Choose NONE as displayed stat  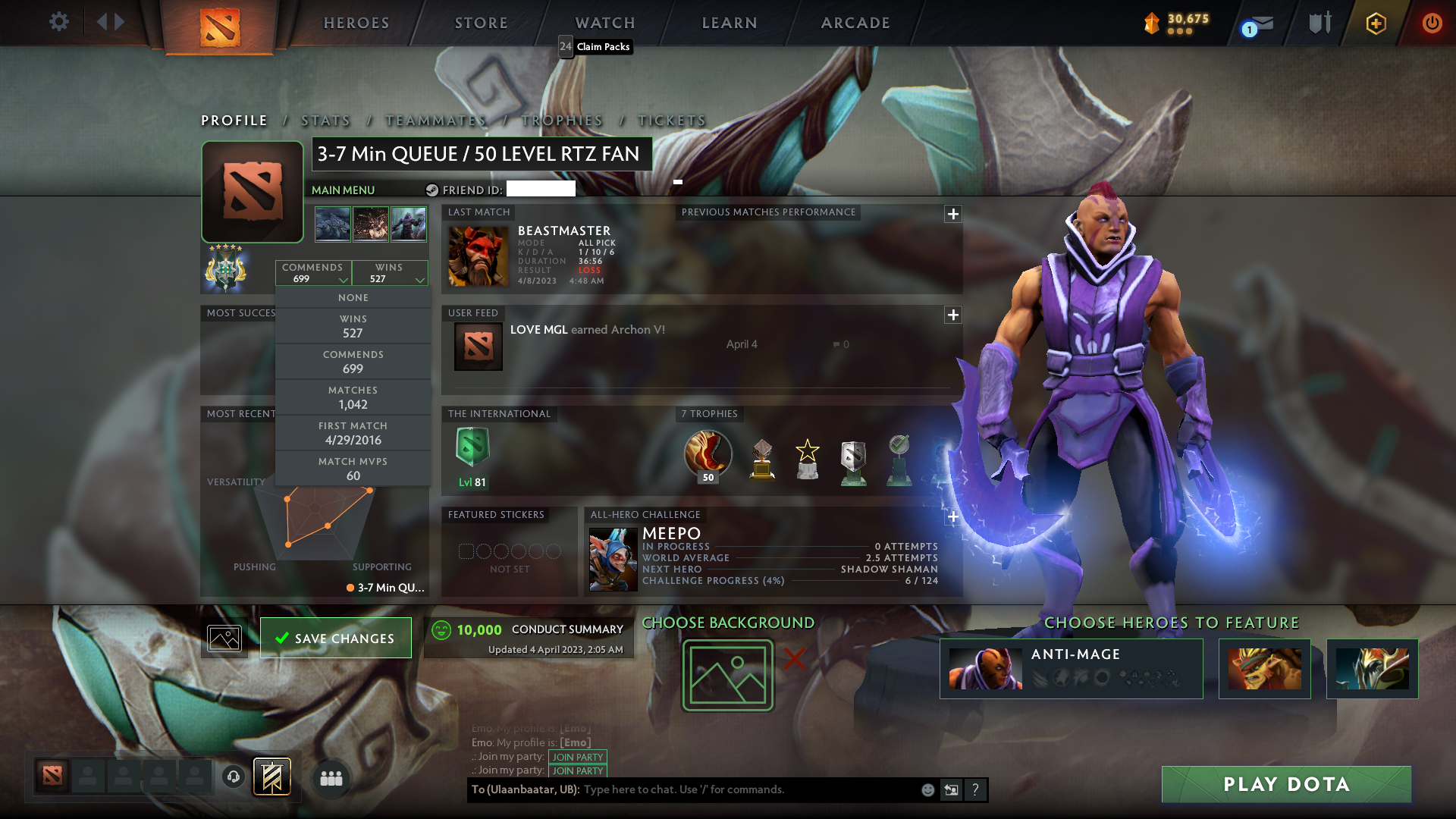[353, 297]
